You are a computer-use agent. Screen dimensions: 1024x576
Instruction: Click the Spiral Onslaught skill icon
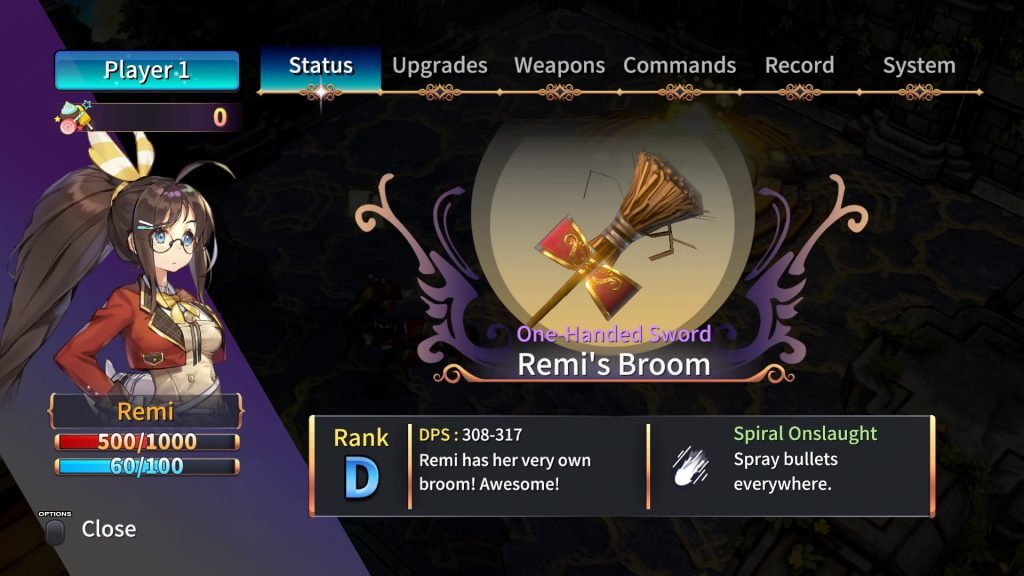[691, 467]
